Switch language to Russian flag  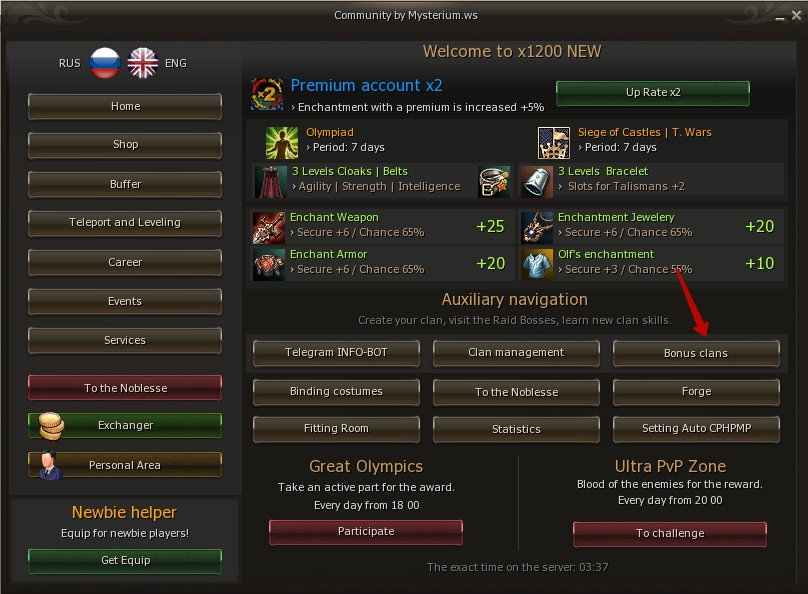tap(104, 63)
